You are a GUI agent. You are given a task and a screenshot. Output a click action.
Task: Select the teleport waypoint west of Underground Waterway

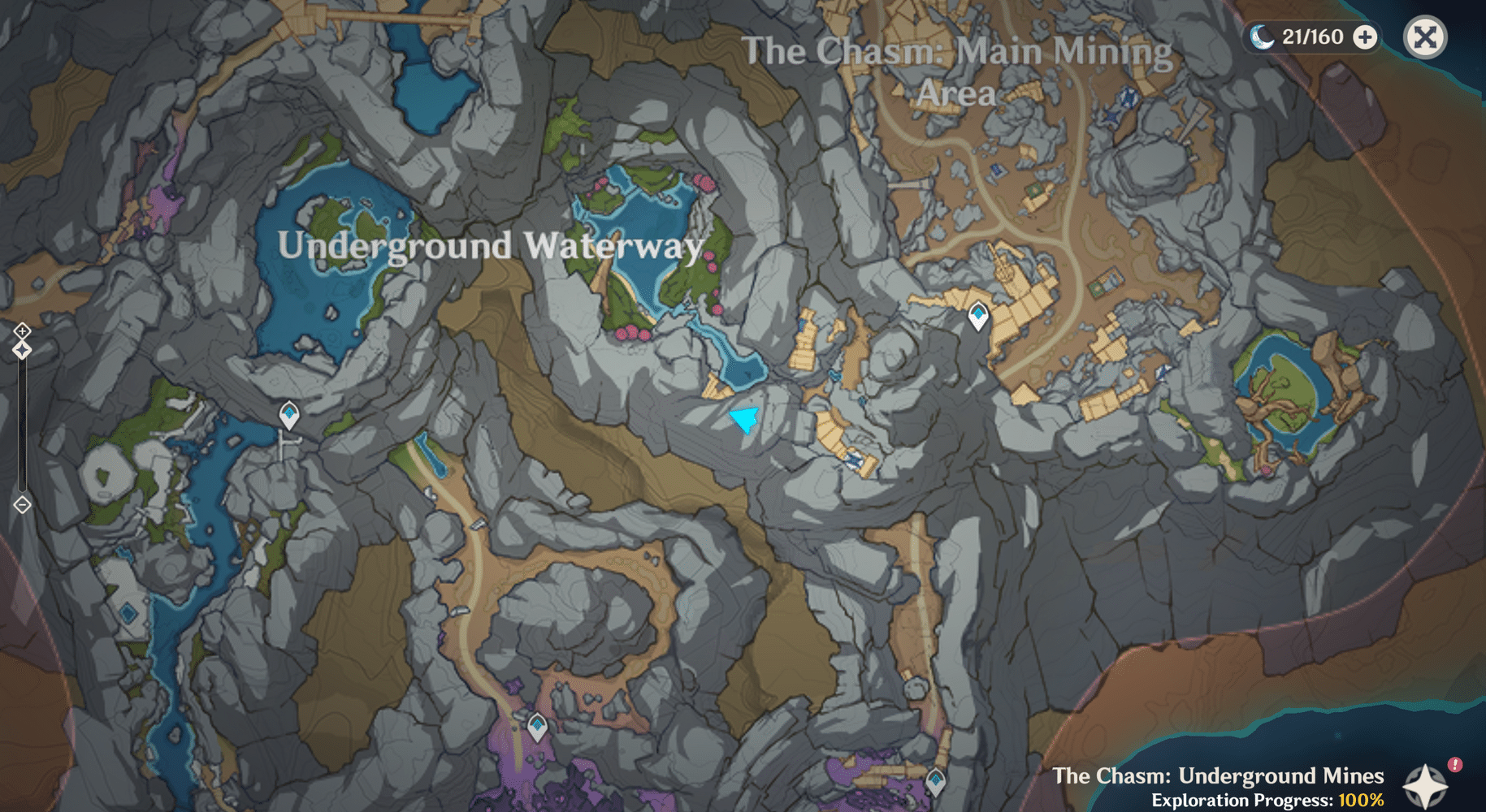click(x=289, y=412)
